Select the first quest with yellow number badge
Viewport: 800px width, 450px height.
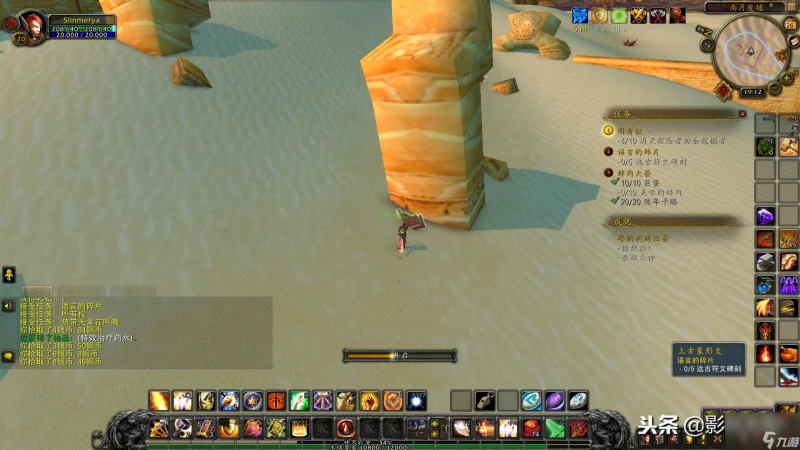pos(609,131)
